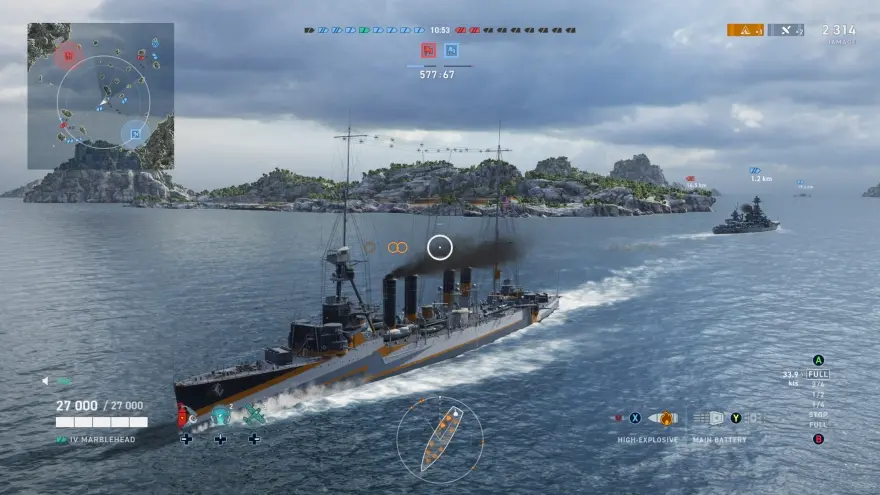Launch the spotter plane consumable
Screen dimensions: 880x495
(254, 416)
